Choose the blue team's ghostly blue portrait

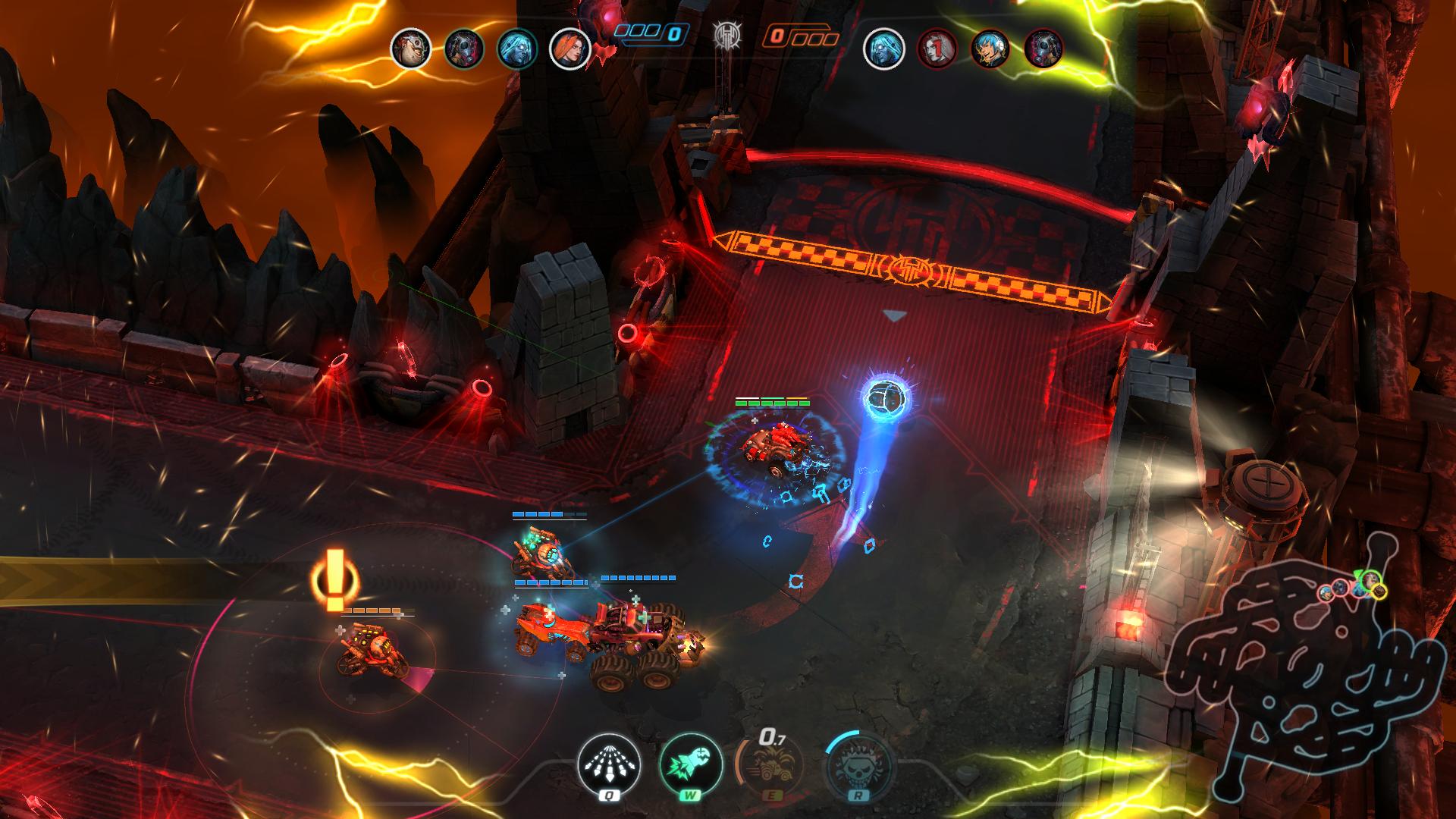(x=516, y=49)
